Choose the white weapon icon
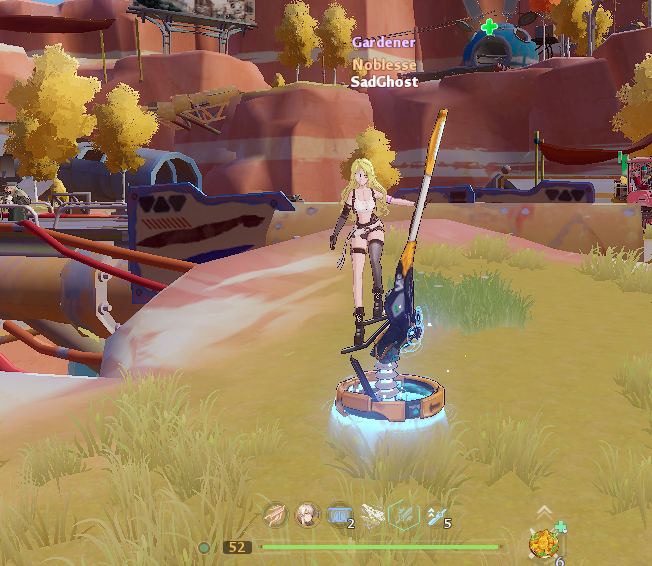 coord(372,515)
